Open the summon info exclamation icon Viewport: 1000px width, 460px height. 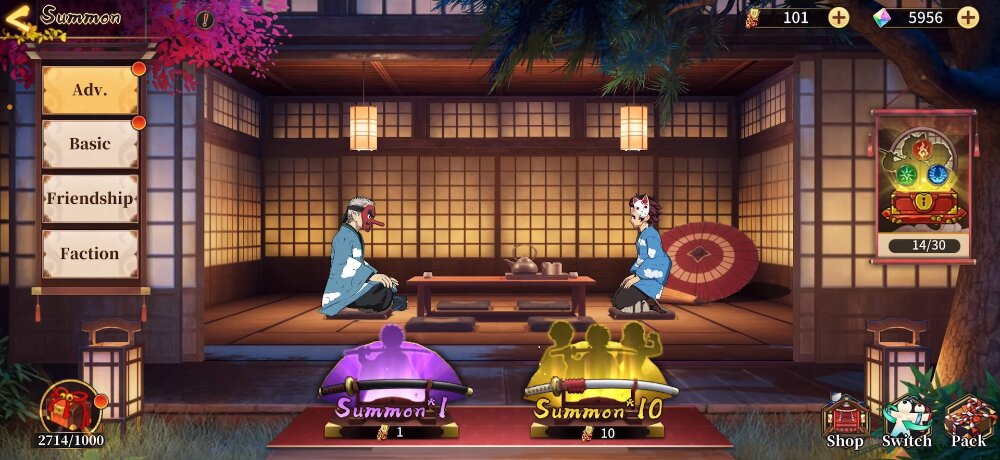click(205, 18)
